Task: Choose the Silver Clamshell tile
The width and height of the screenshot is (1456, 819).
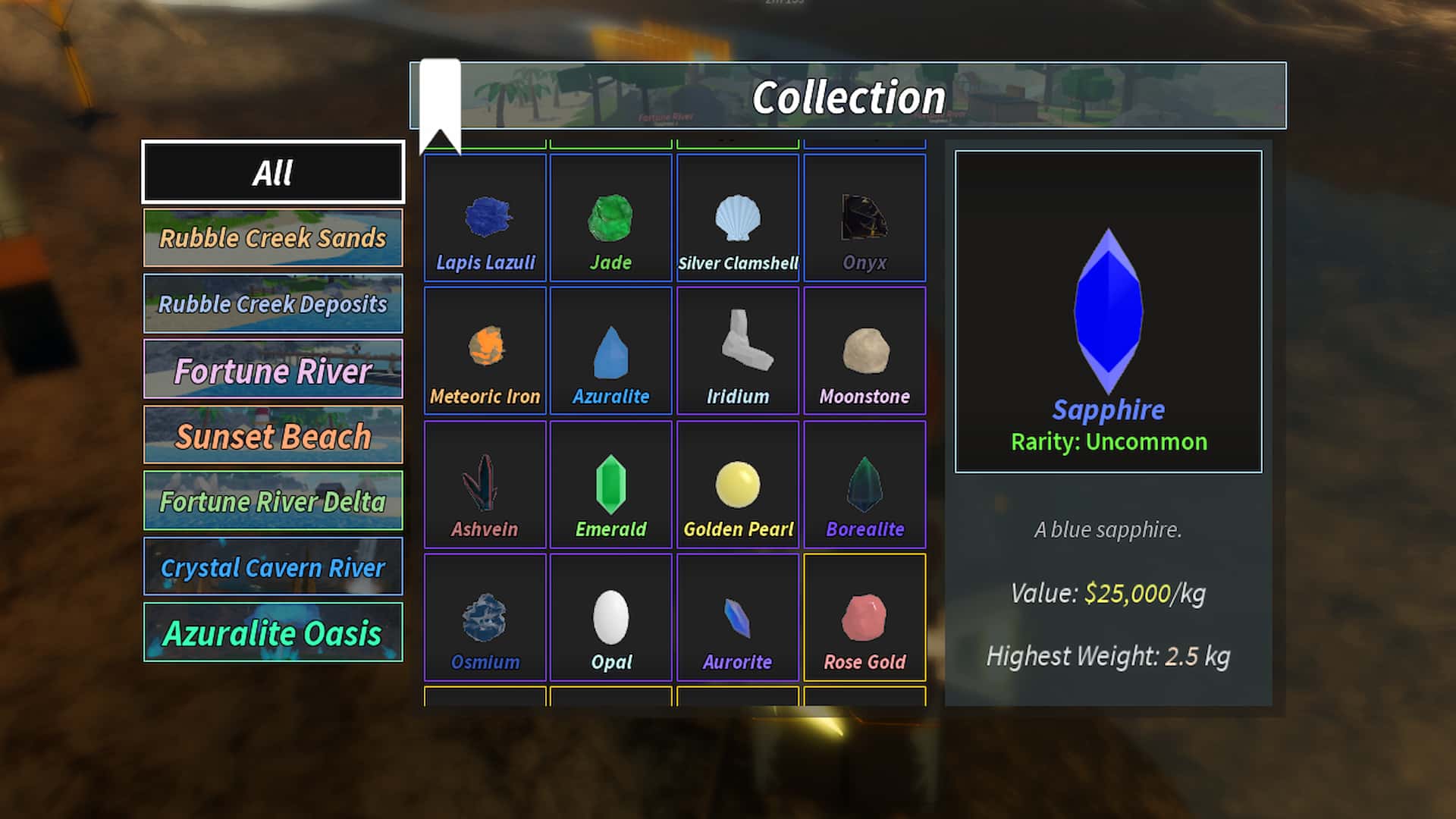Action: click(738, 218)
